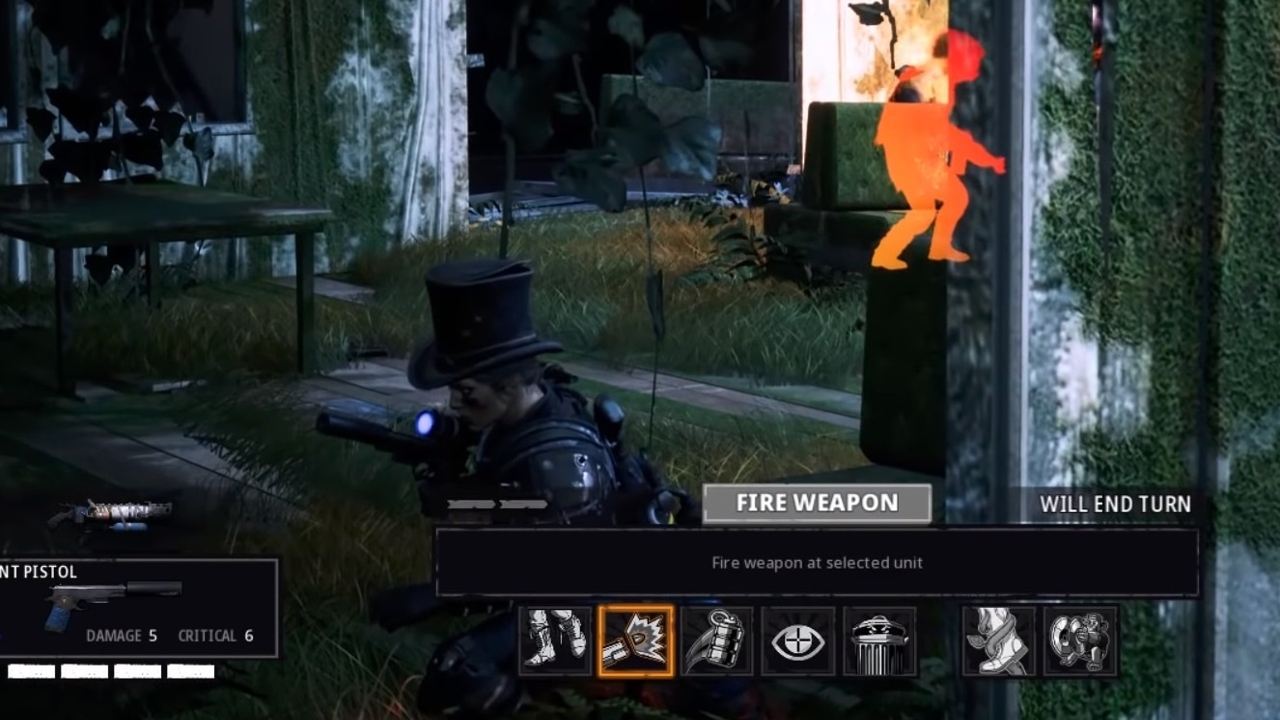The width and height of the screenshot is (1280, 720).
Task: Select the white boots sneak ability
Action: pyautogui.click(x=1000, y=640)
